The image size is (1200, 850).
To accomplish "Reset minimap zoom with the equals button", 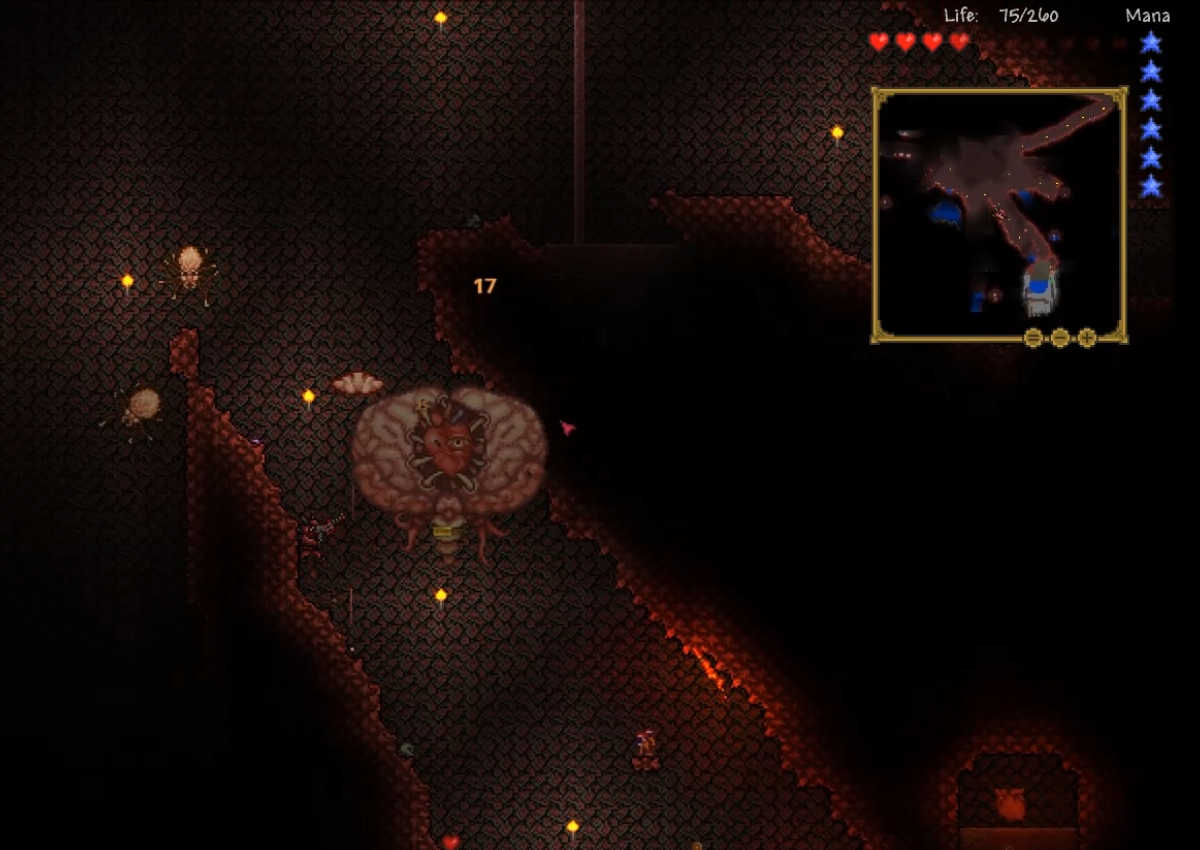I will click(1033, 338).
